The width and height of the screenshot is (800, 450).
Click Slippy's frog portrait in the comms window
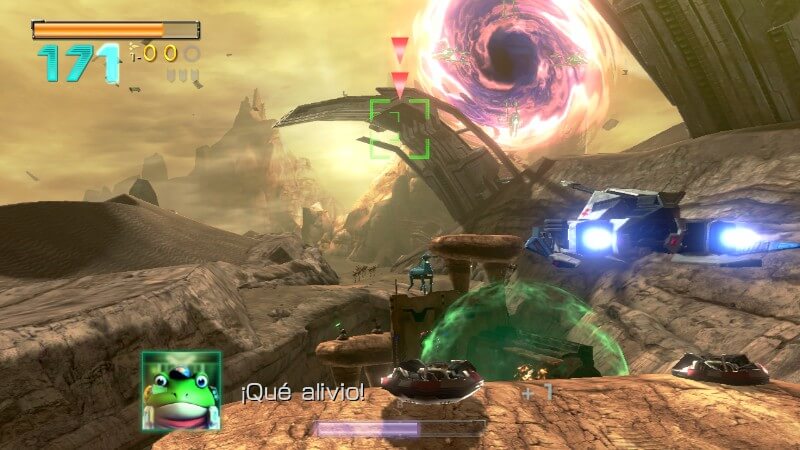coord(180,390)
